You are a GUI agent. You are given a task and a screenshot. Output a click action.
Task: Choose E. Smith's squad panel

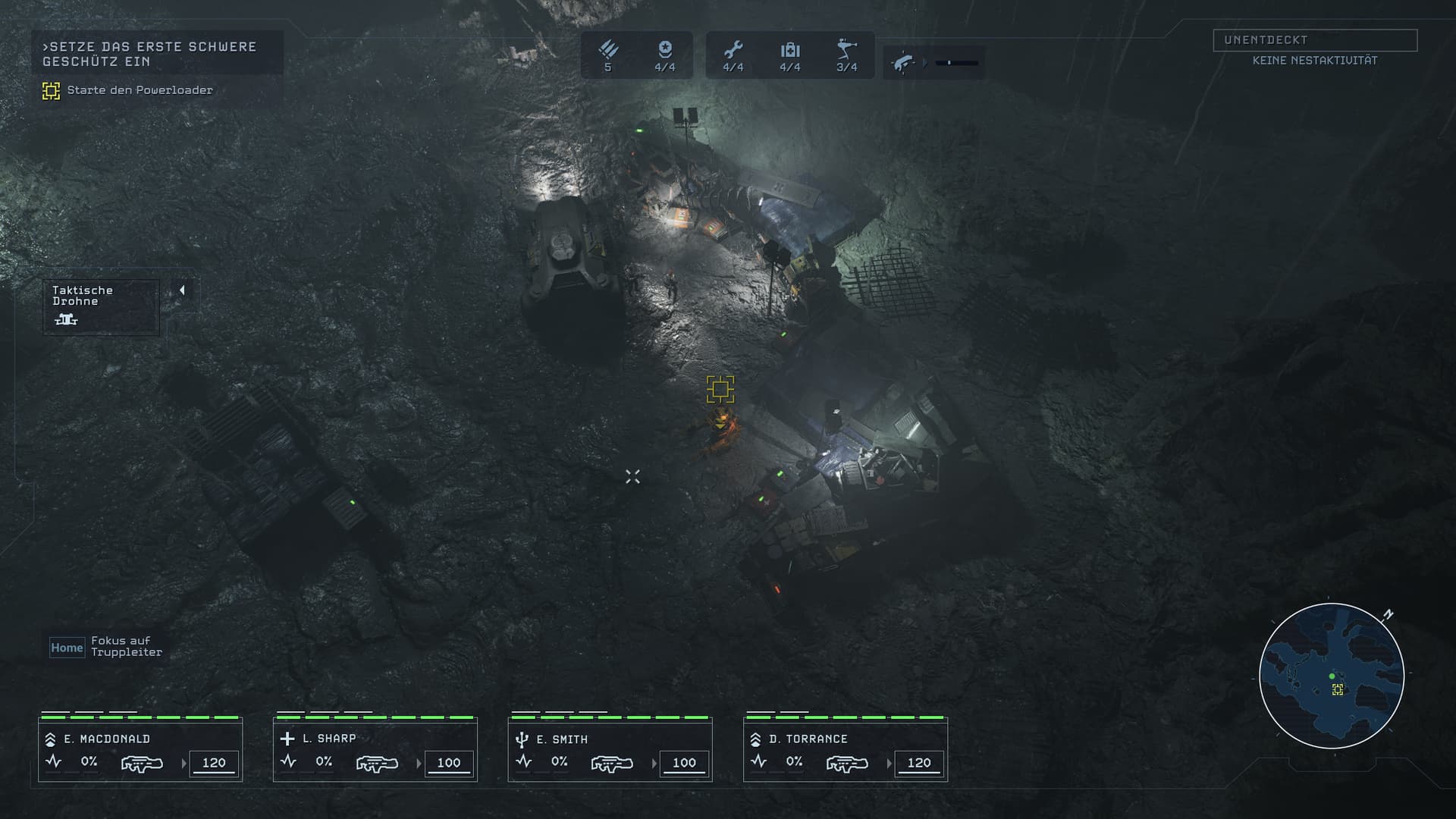[x=610, y=751]
